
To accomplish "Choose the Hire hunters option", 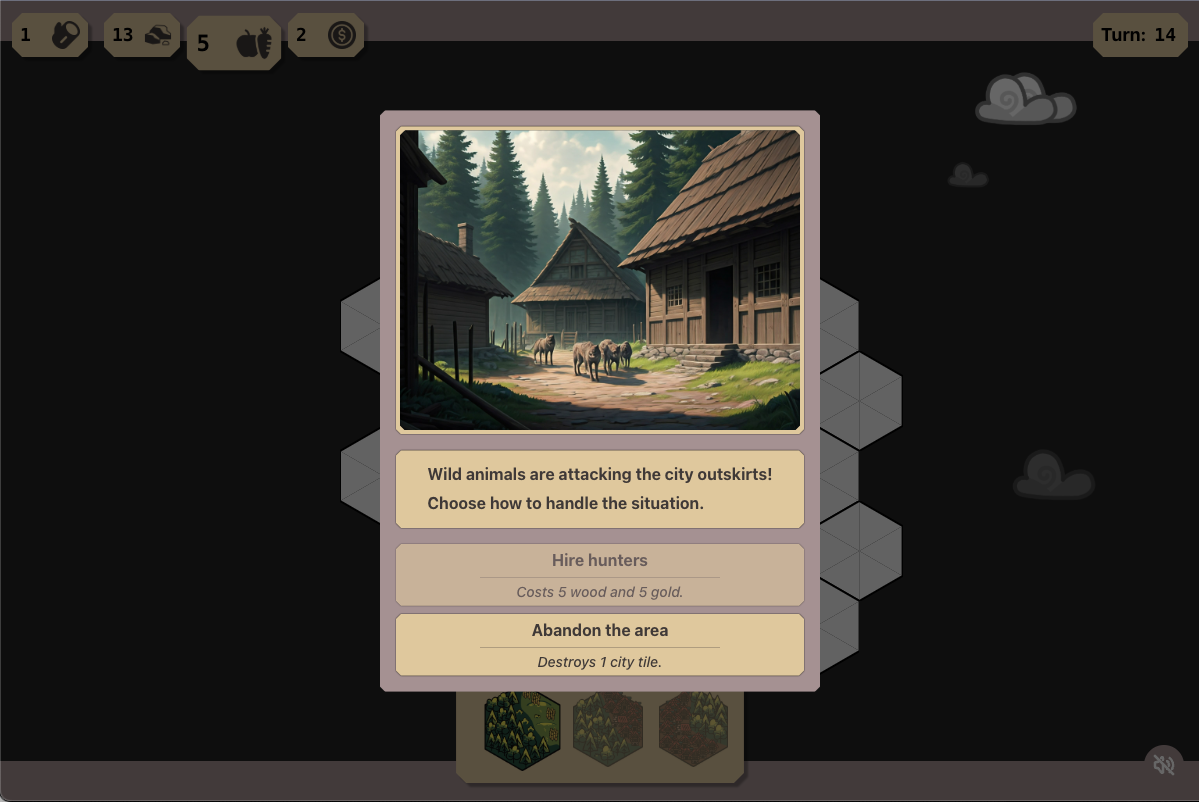I will pos(599,574).
